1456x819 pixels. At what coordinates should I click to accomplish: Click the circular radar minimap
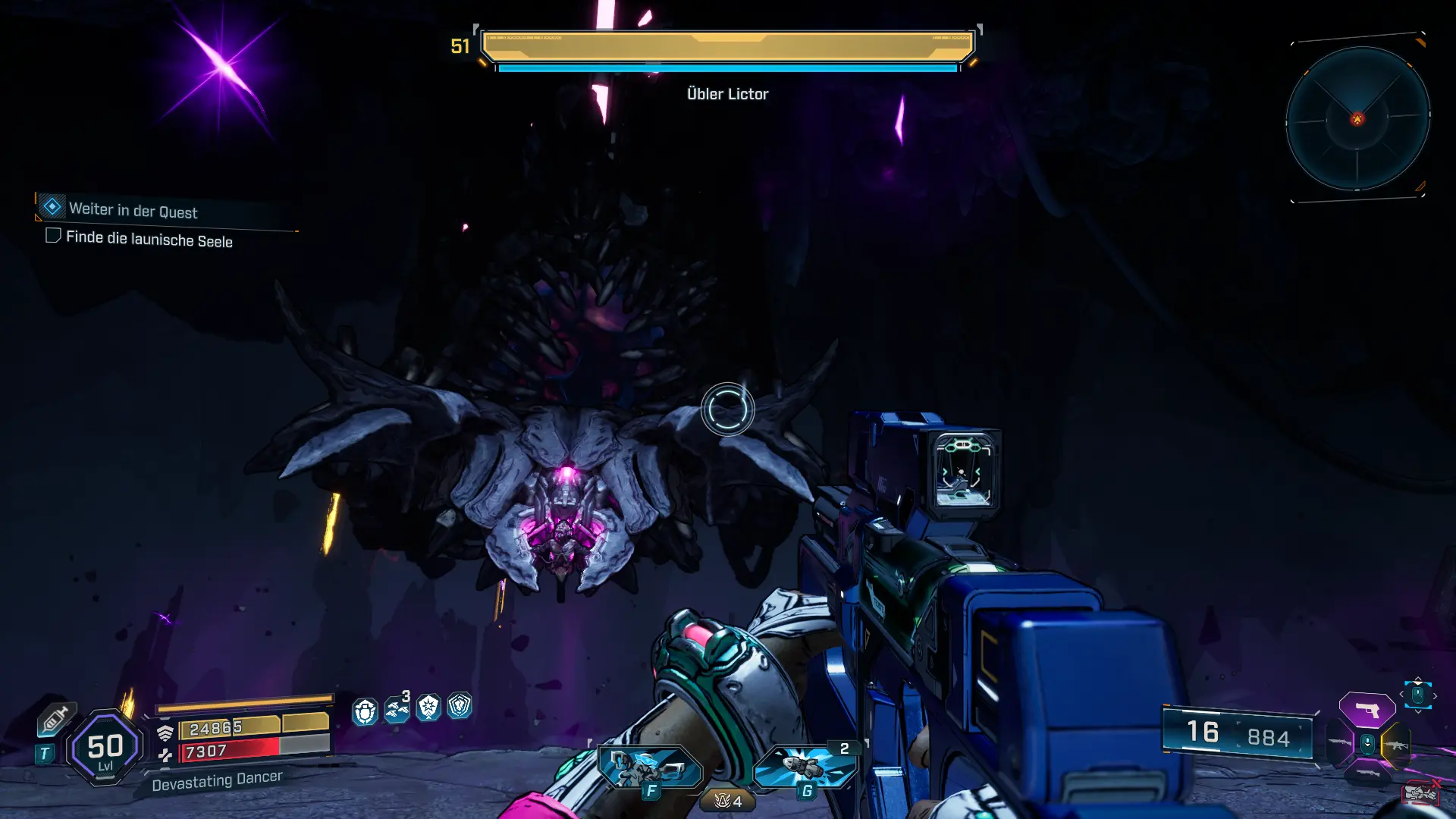pos(1357,118)
